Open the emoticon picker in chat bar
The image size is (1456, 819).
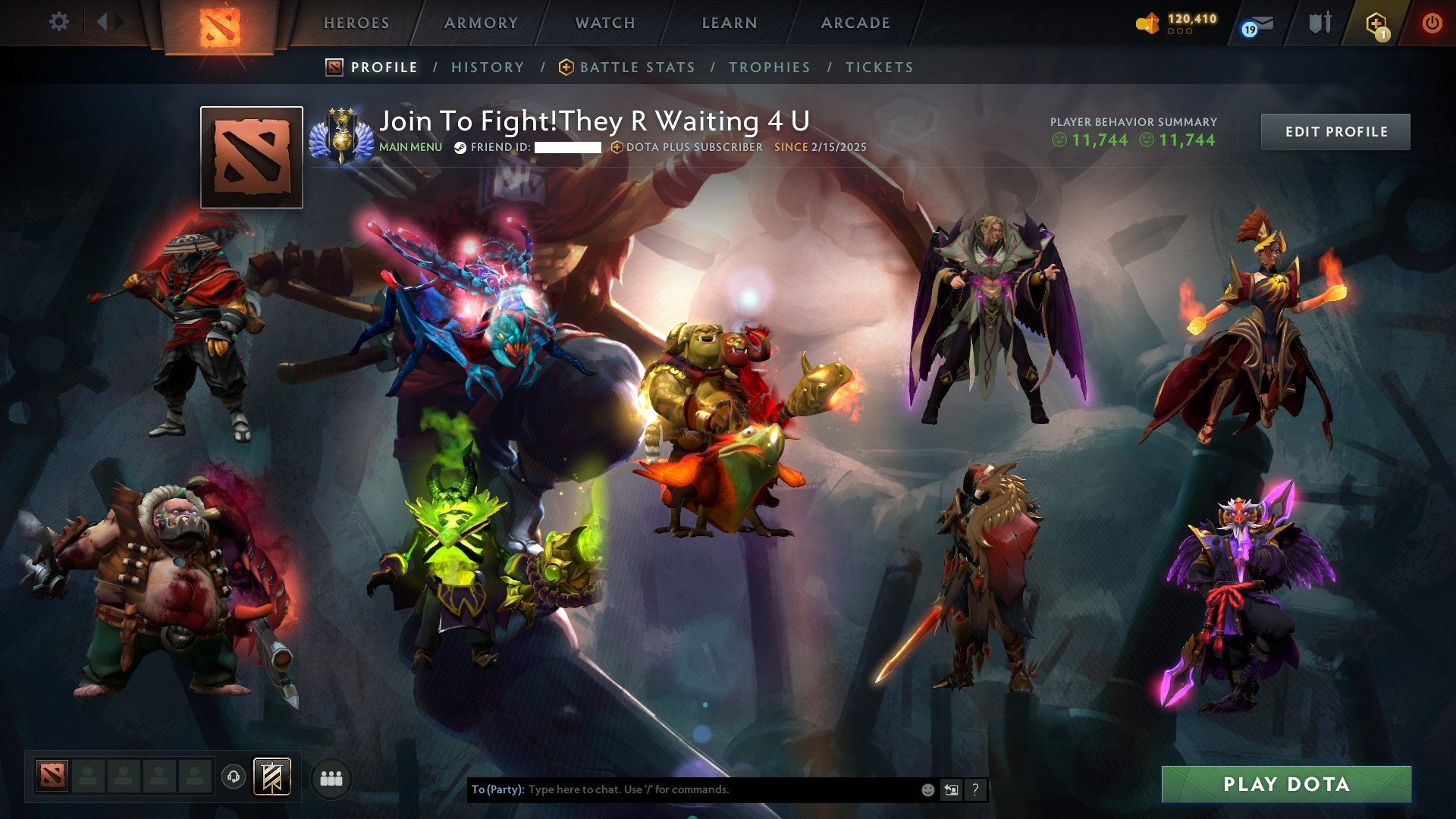tap(927, 789)
